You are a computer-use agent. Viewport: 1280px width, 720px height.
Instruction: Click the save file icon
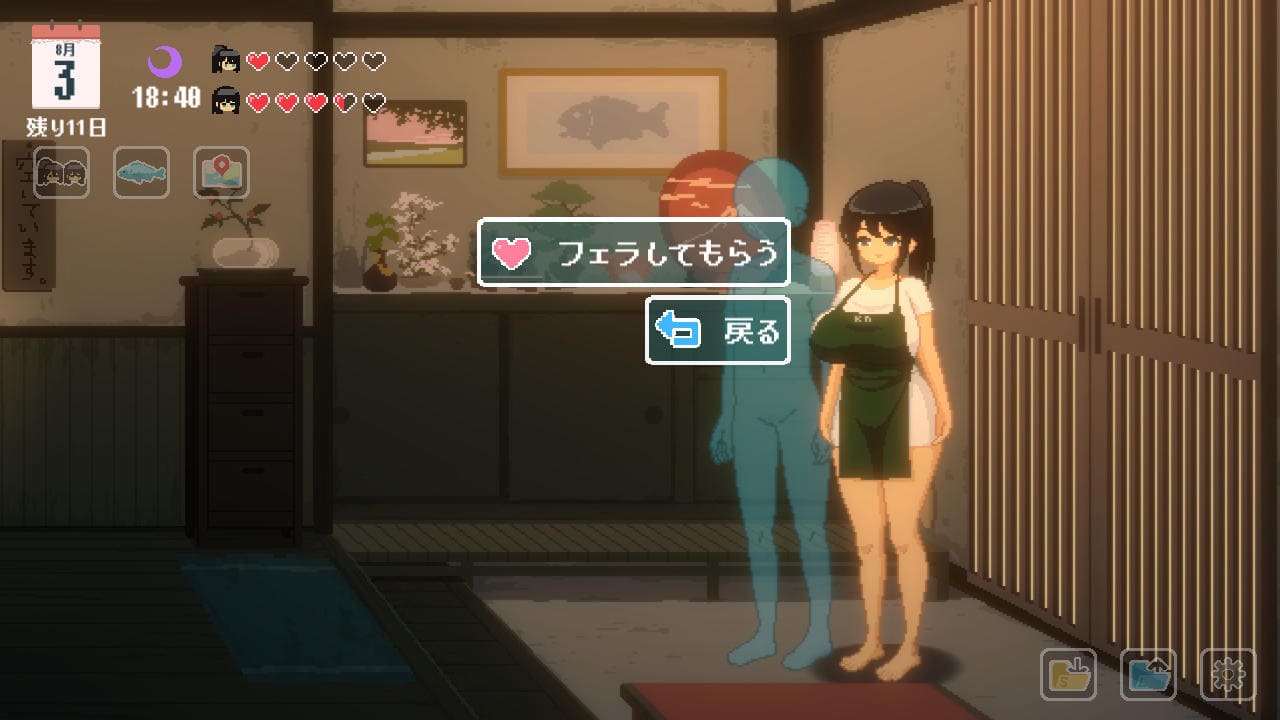pyautogui.click(x=1068, y=675)
